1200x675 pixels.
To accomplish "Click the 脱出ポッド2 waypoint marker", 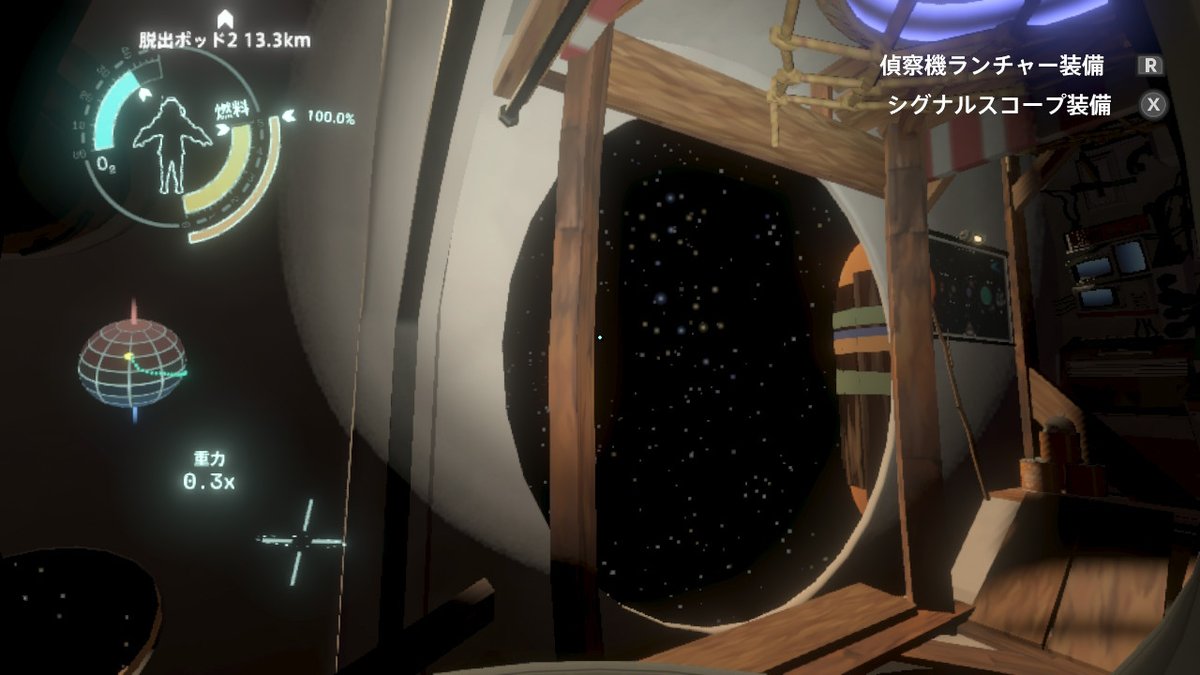I will 227,18.
